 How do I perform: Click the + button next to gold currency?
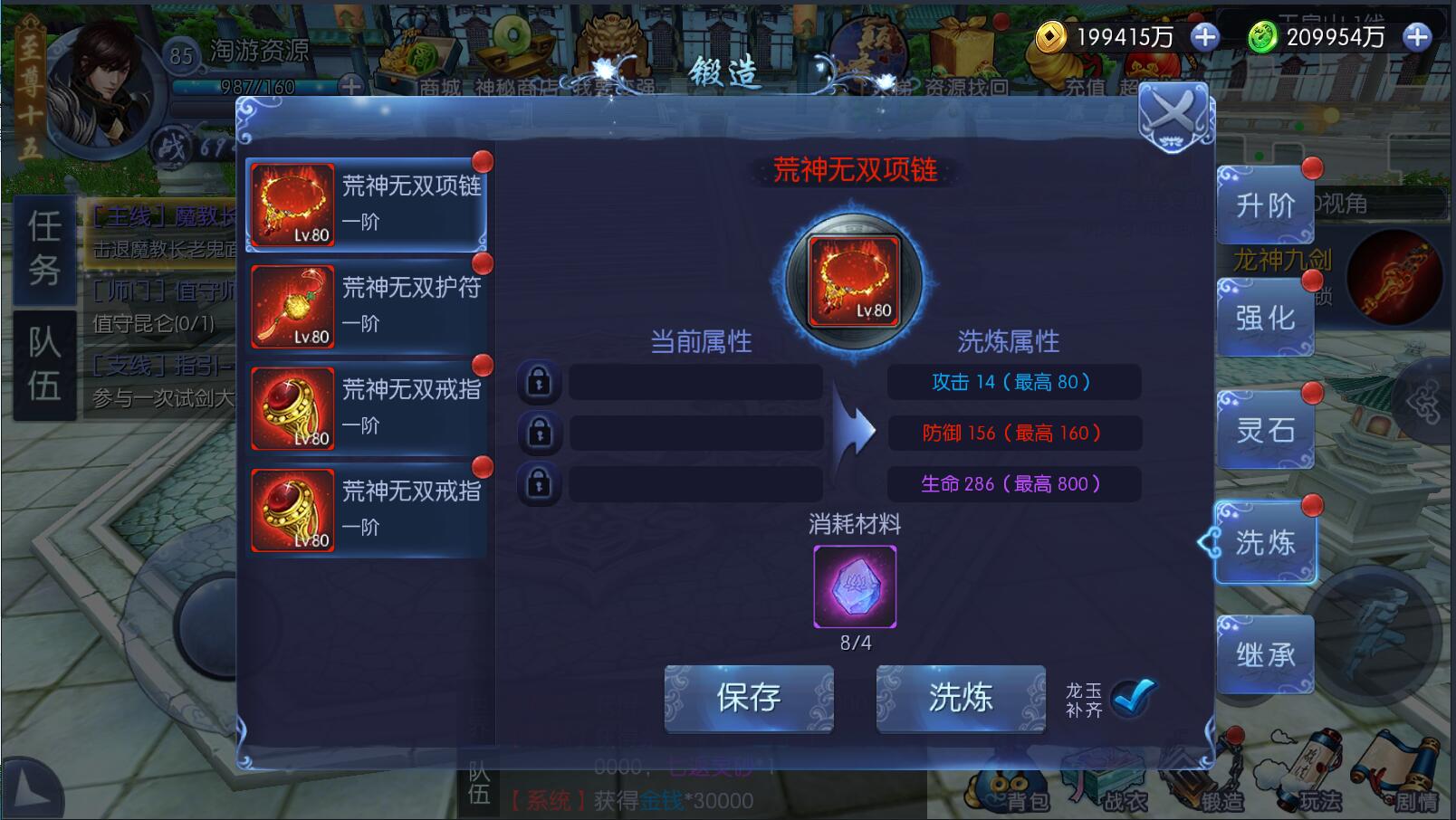coord(1204,38)
